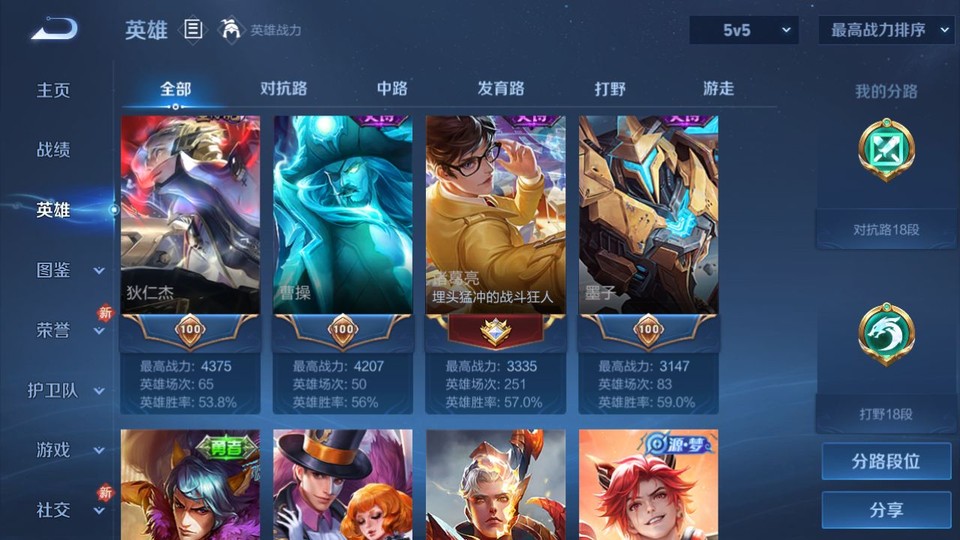Click the 分享 share button
Viewport: 960px width, 540px height.
point(886,510)
